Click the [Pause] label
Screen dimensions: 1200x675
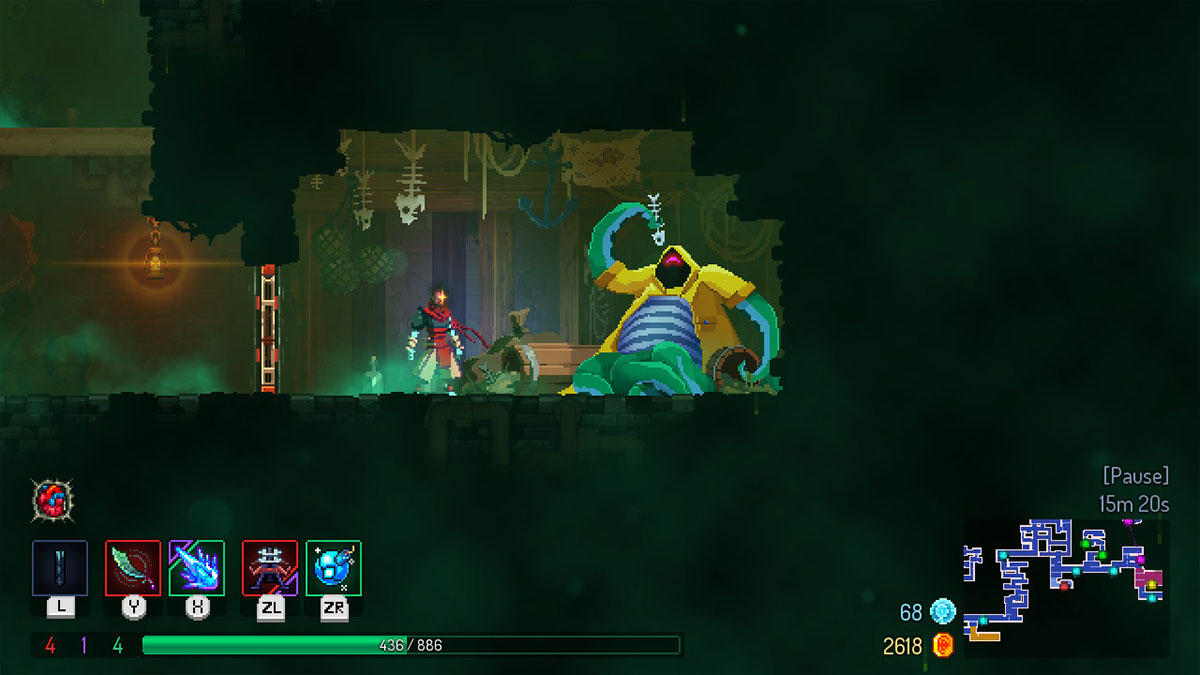point(1135,474)
